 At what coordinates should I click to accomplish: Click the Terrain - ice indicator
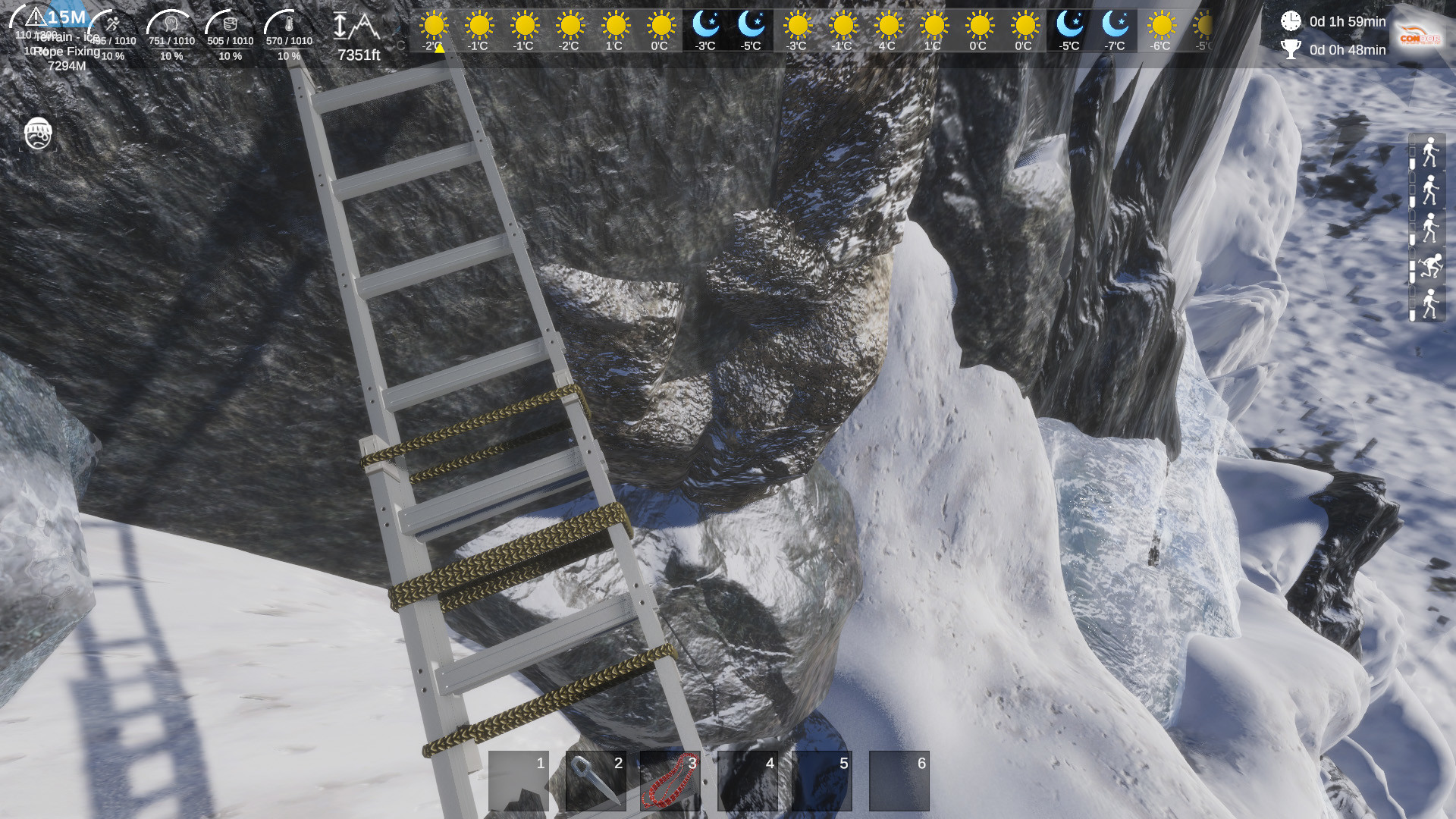pyautogui.click(x=65, y=37)
